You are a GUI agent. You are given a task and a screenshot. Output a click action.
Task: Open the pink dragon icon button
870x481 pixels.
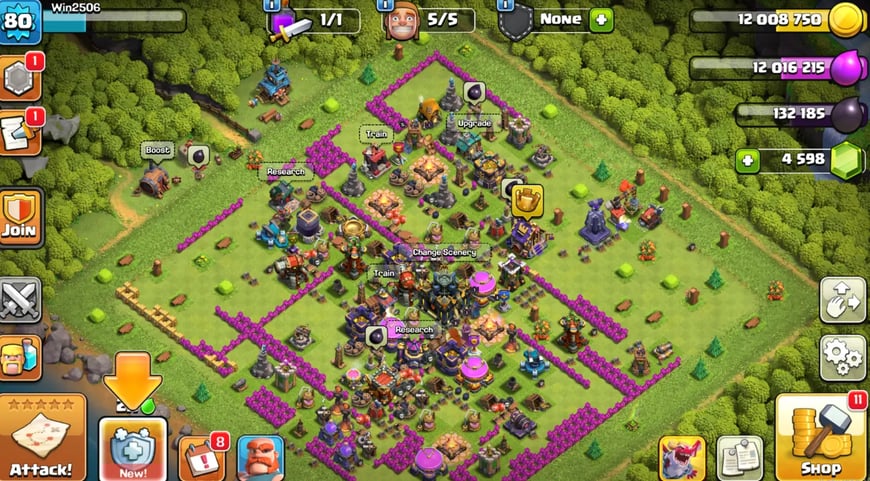click(x=682, y=458)
